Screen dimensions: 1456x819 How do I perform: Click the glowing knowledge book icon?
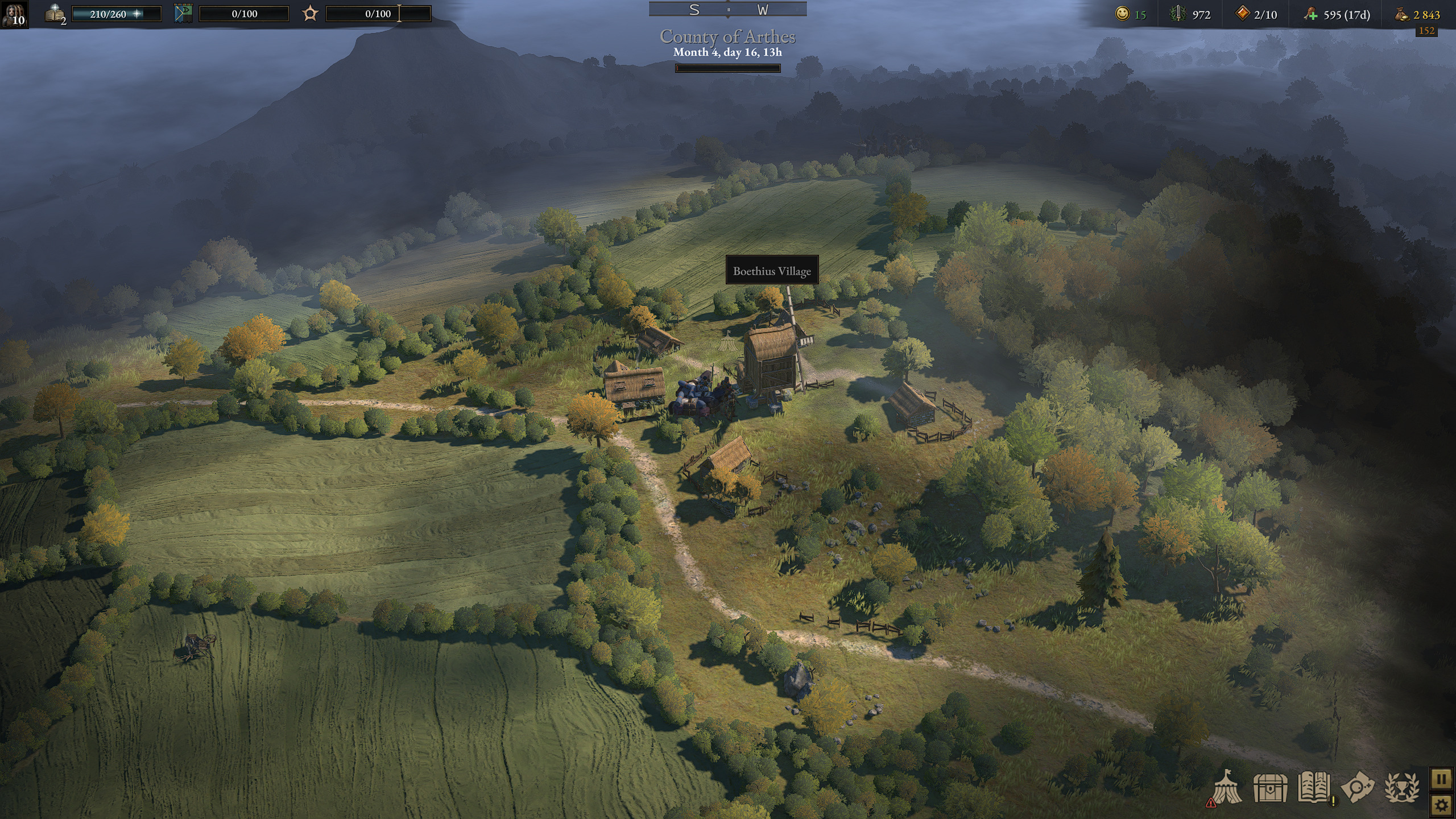point(56,14)
